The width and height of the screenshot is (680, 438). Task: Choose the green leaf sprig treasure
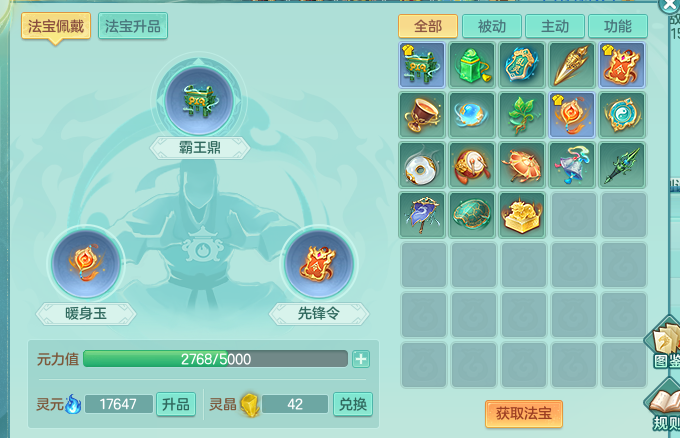click(523, 114)
